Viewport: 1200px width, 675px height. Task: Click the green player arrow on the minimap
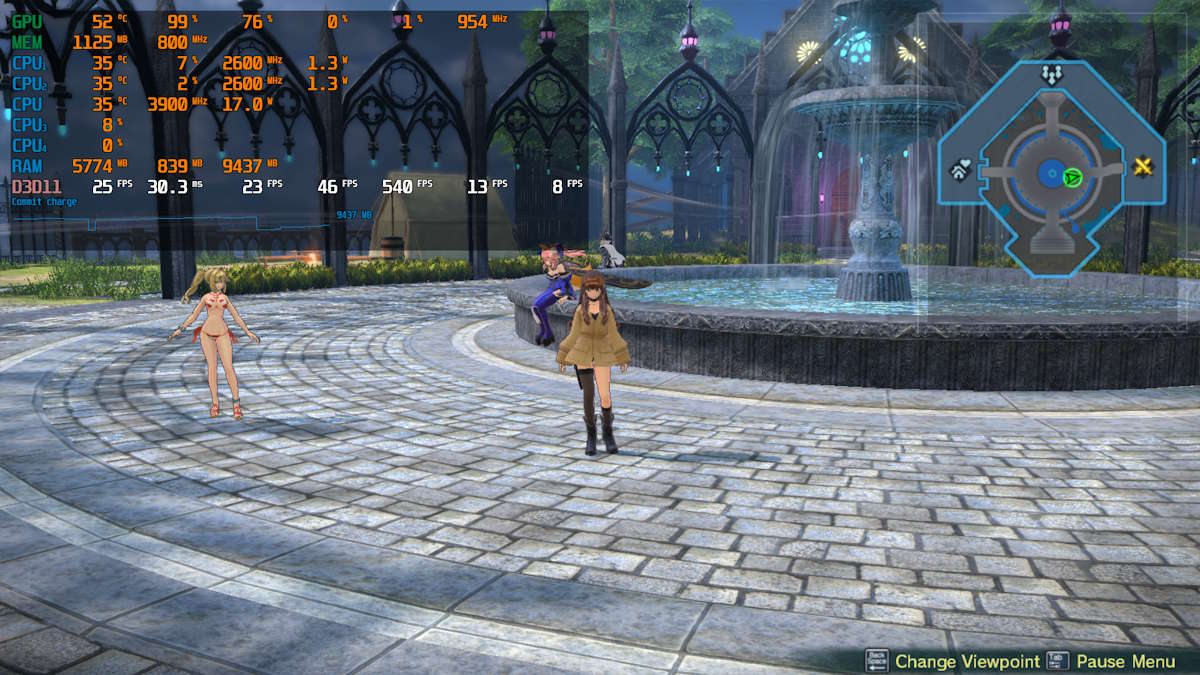pos(1072,177)
